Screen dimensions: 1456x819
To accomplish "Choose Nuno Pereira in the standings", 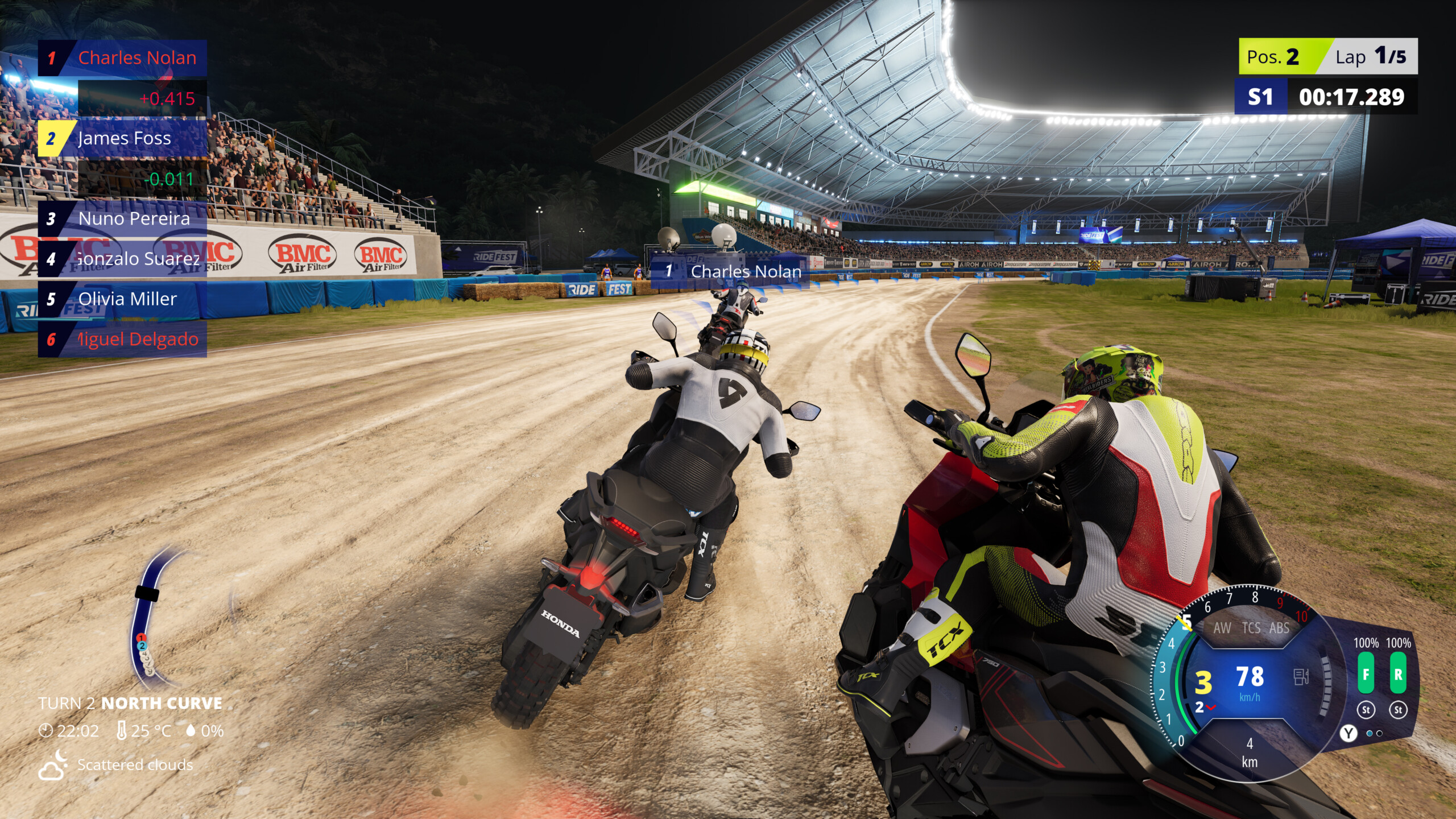I will click(x=122, y=219).
